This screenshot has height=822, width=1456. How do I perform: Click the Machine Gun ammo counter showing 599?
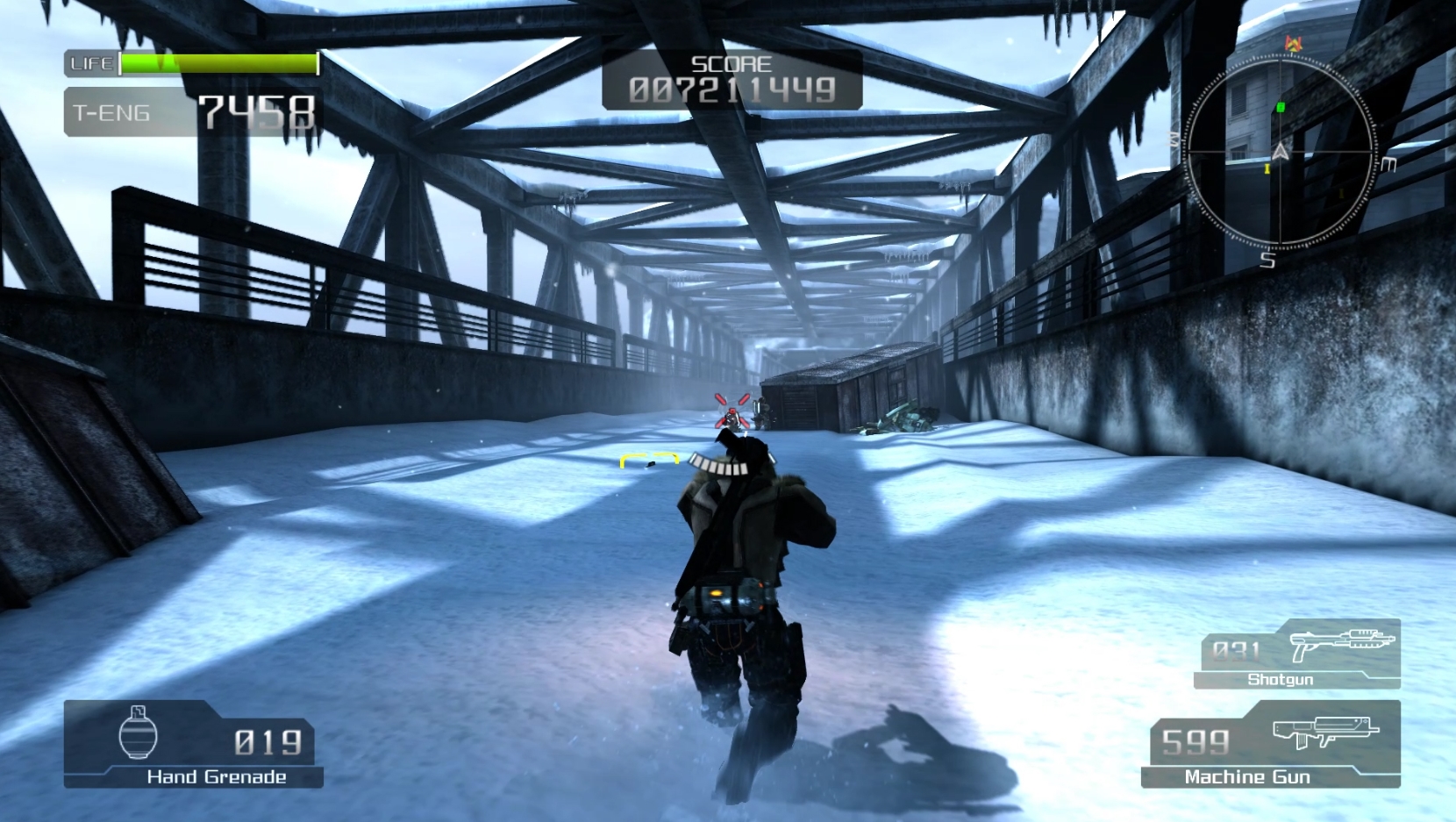click(x=1195, y=741)
